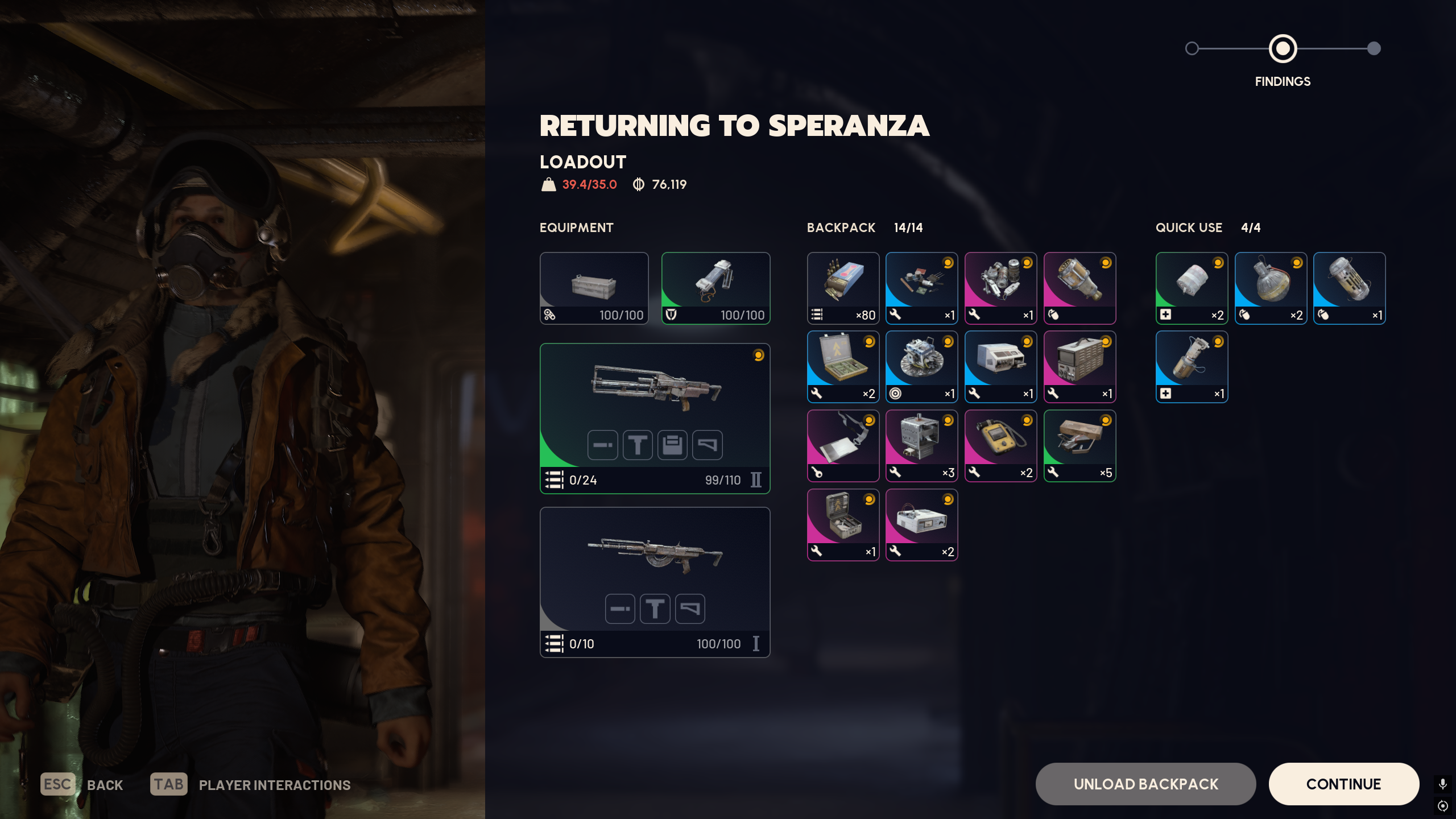
Task: Choose the wooden crate item stack of five
Action: [1079, 445]
